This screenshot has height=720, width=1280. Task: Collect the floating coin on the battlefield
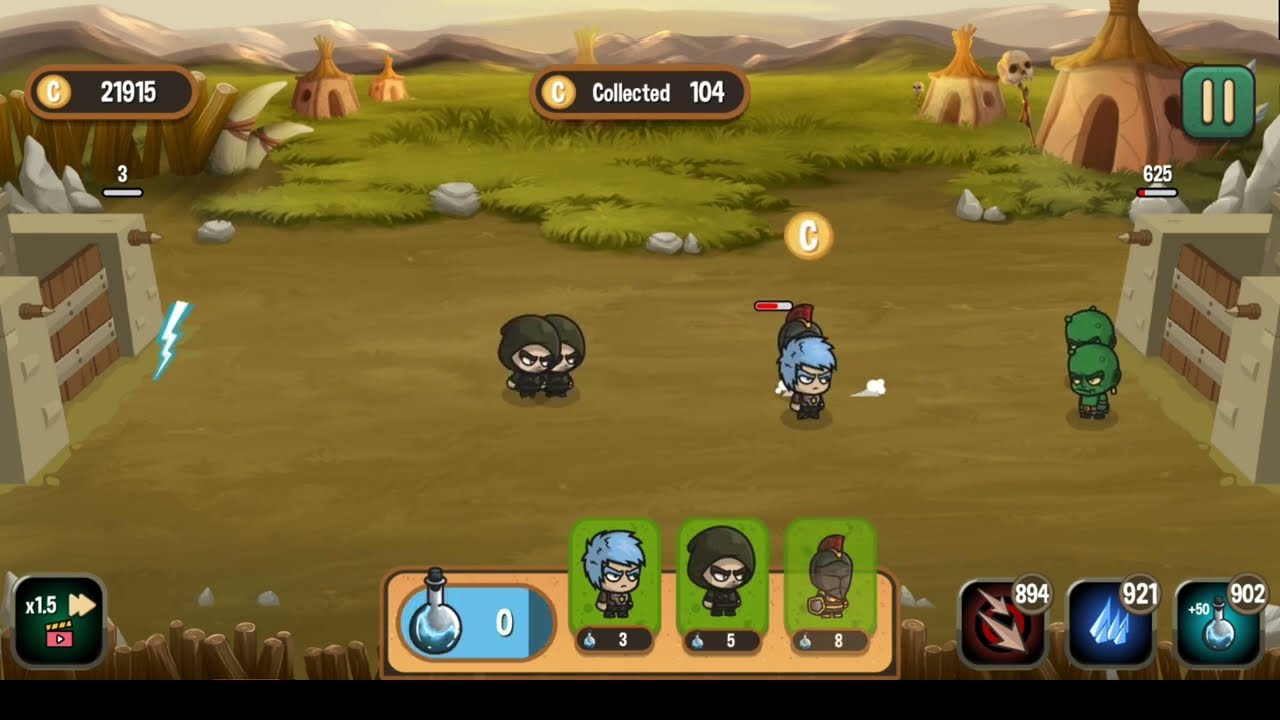tap(806, 236)
